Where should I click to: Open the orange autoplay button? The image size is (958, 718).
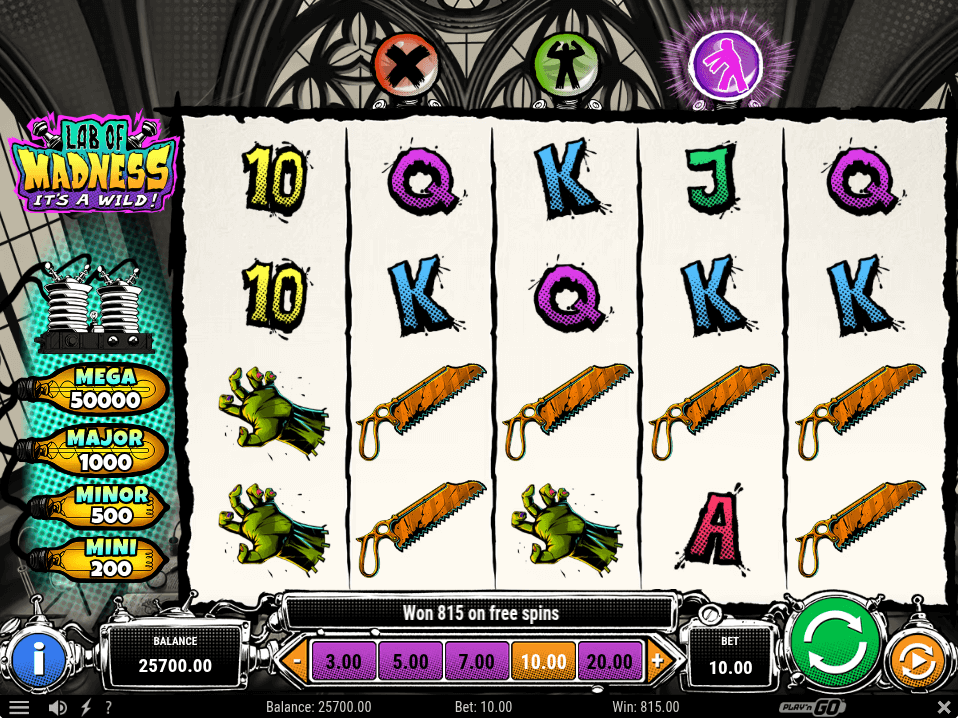pos(916,661)
